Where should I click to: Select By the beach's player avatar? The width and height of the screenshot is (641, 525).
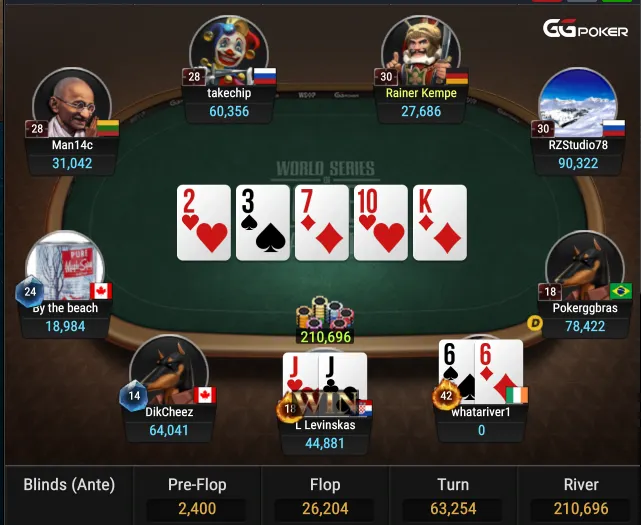click(x=66, y=266)
